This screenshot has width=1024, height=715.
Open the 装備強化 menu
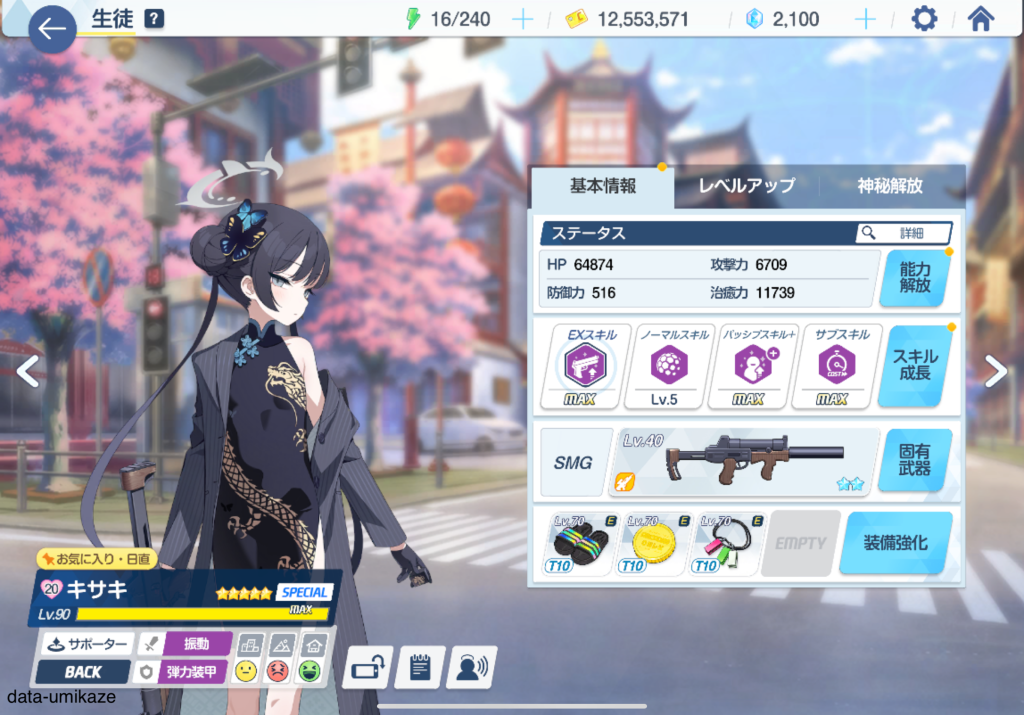pyautogui.click(x=896, y=543)
